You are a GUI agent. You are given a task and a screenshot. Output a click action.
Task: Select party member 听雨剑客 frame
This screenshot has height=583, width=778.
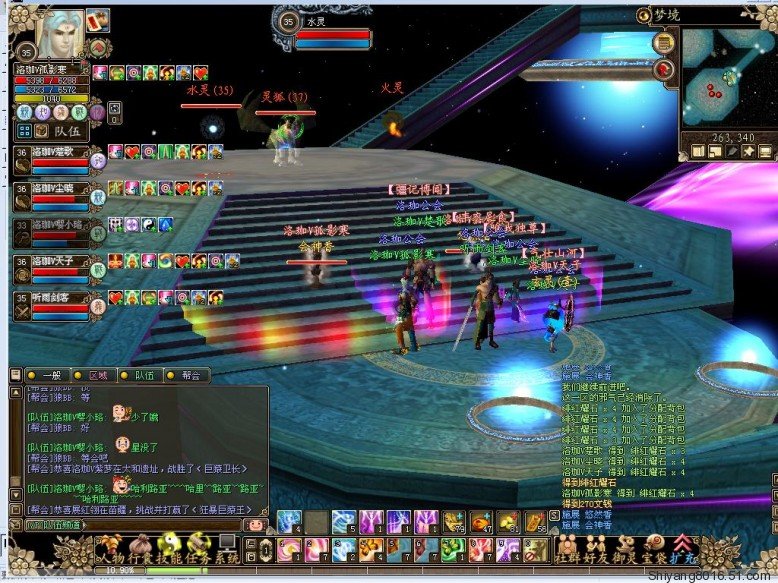[50, 305]
